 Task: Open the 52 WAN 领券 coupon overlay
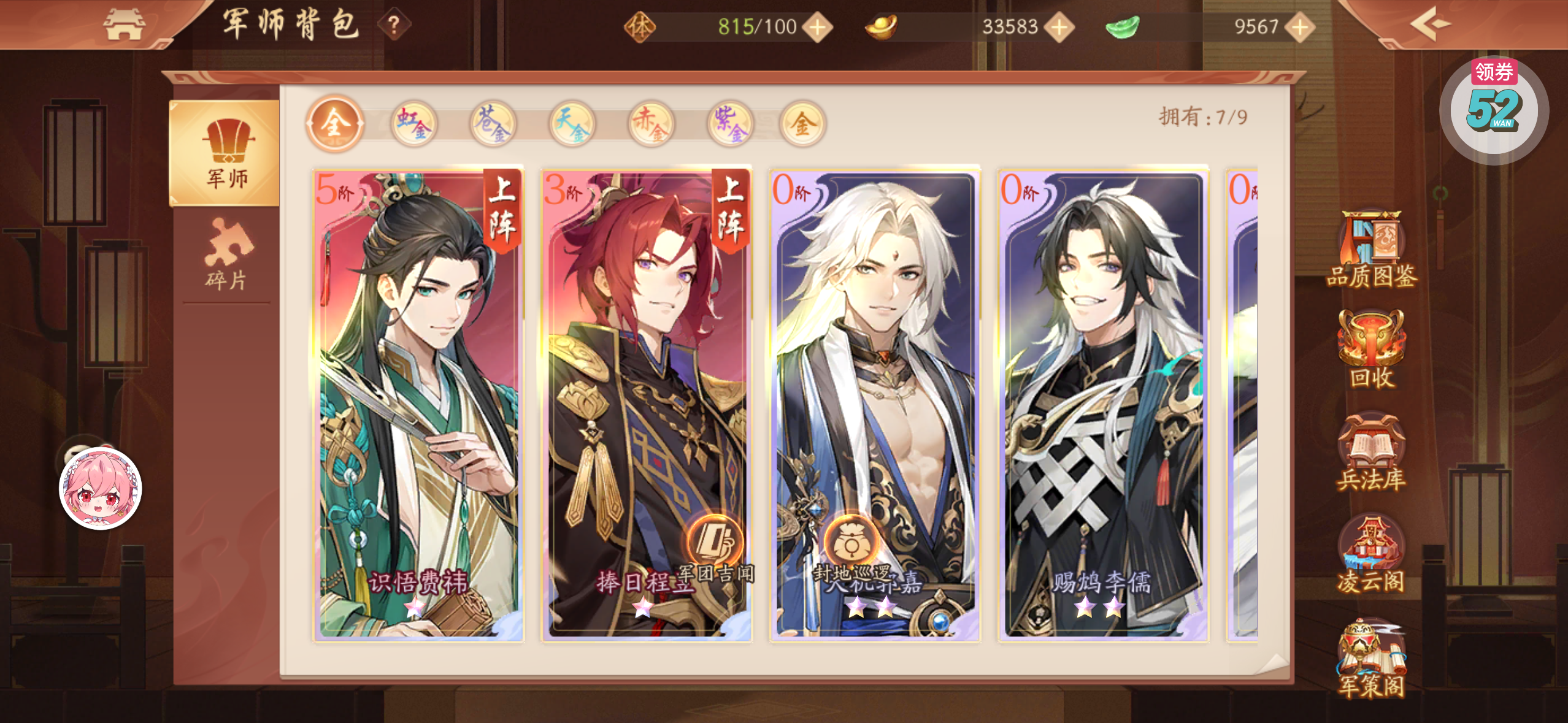1494,109
